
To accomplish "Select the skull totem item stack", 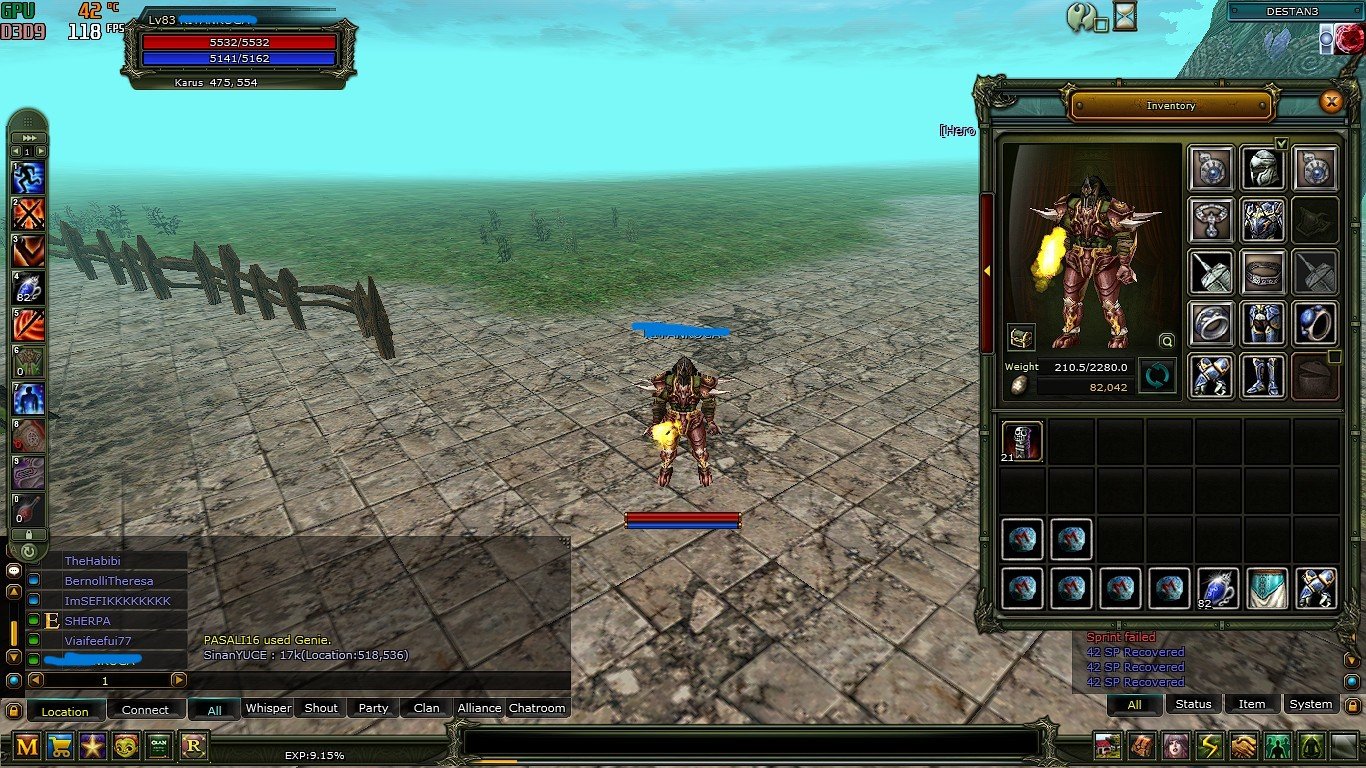I will click(1022, 441).
